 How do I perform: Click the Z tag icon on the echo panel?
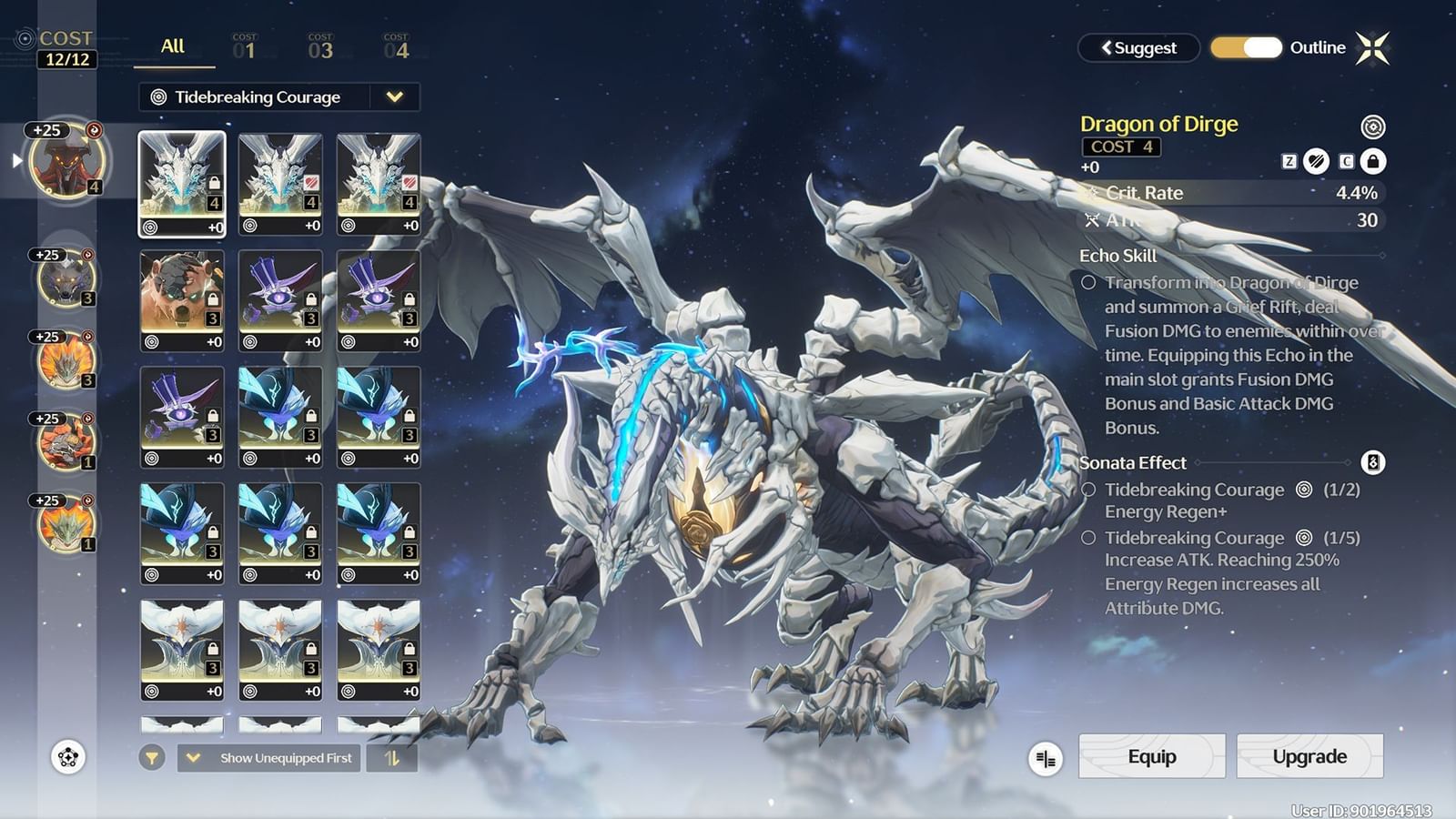pyautogui.click(x=1288, y=163)
